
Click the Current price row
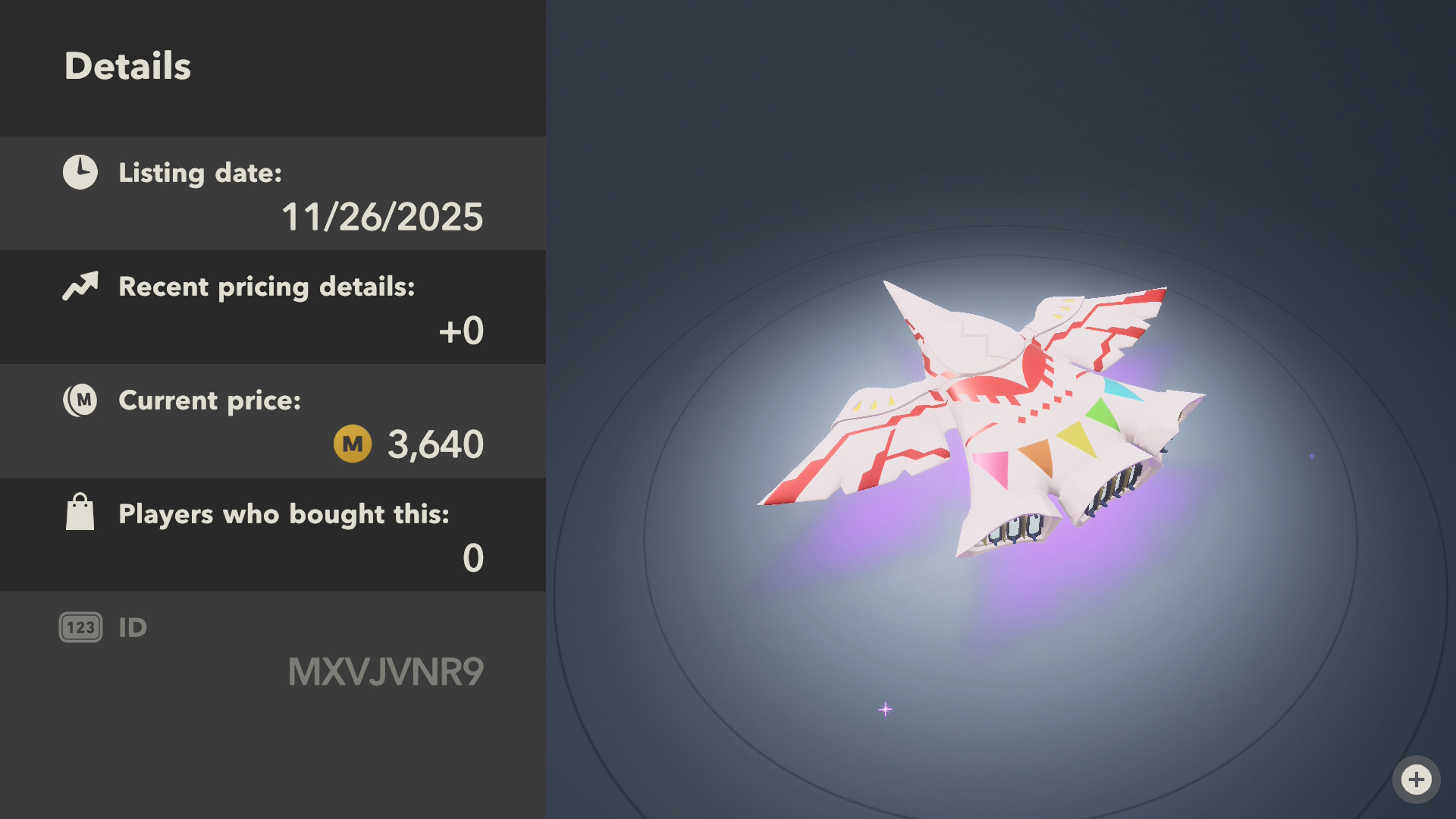point(273,421)
